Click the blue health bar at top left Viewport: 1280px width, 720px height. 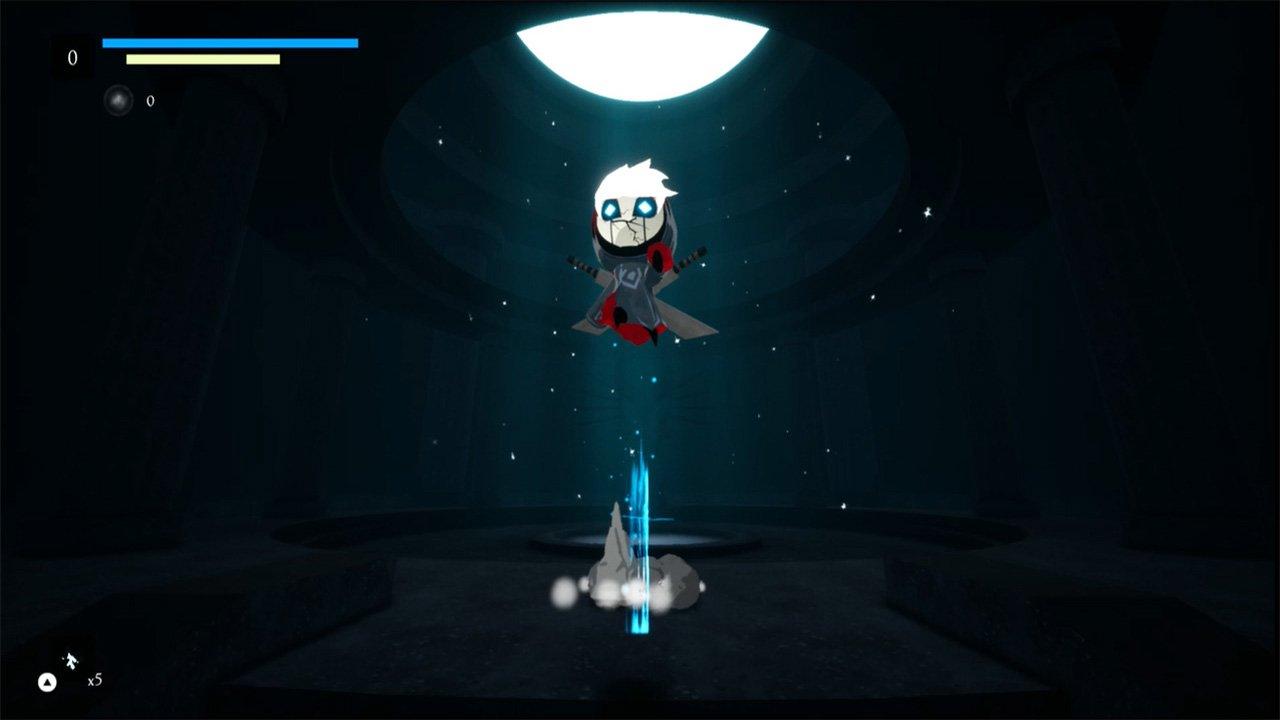(x=230, y=42)
